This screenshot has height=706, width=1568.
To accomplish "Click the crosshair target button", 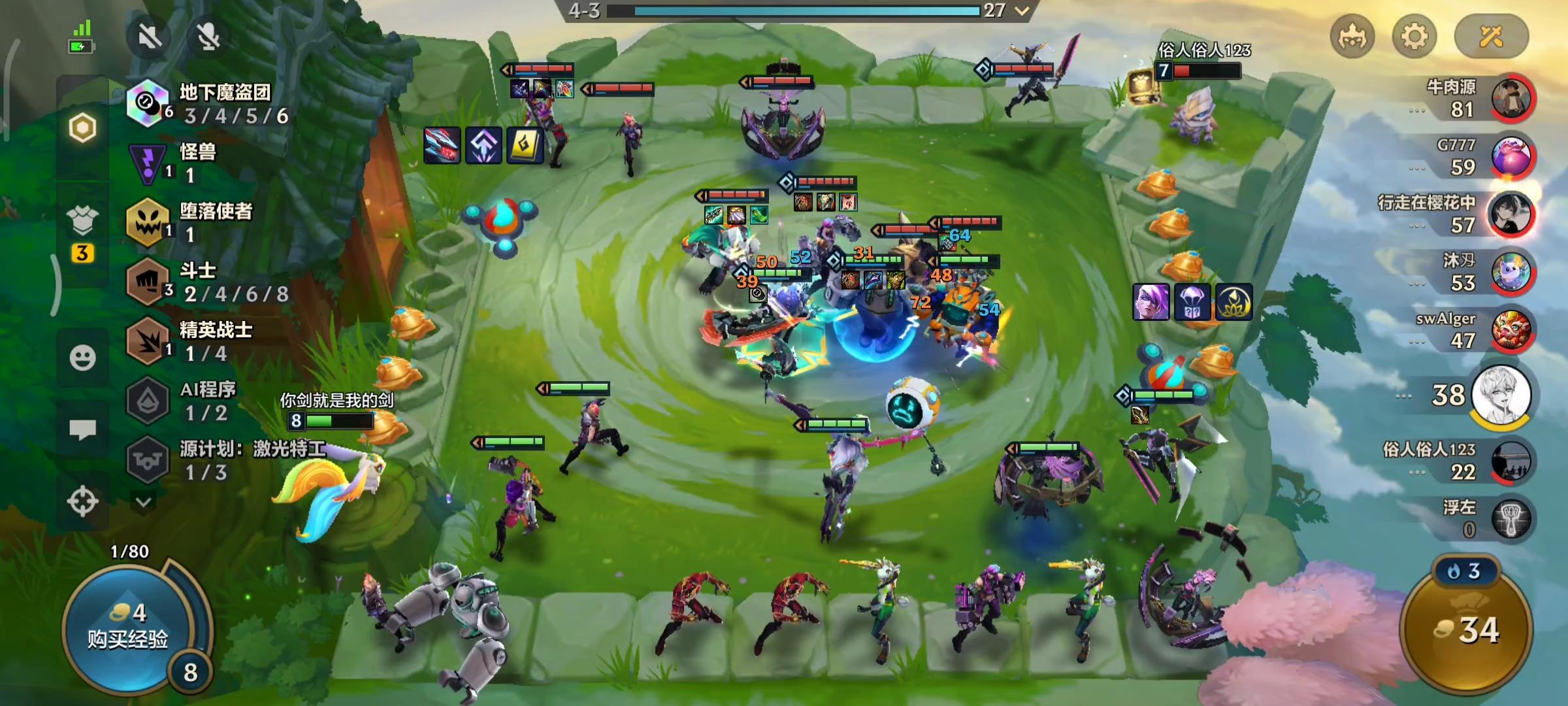I will pyautogui.click(x=82, y=502).
